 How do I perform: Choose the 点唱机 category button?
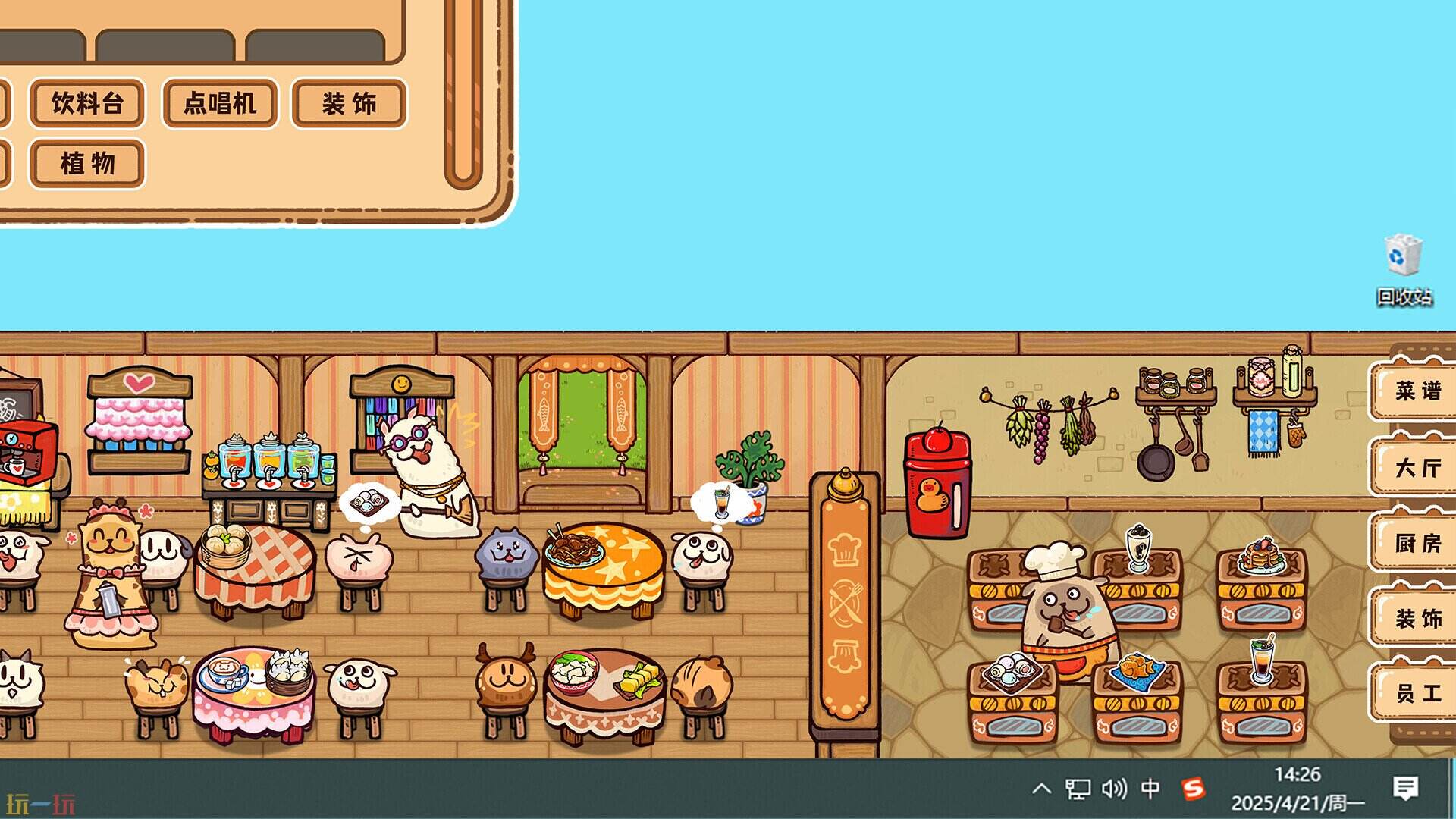point(220,103)
